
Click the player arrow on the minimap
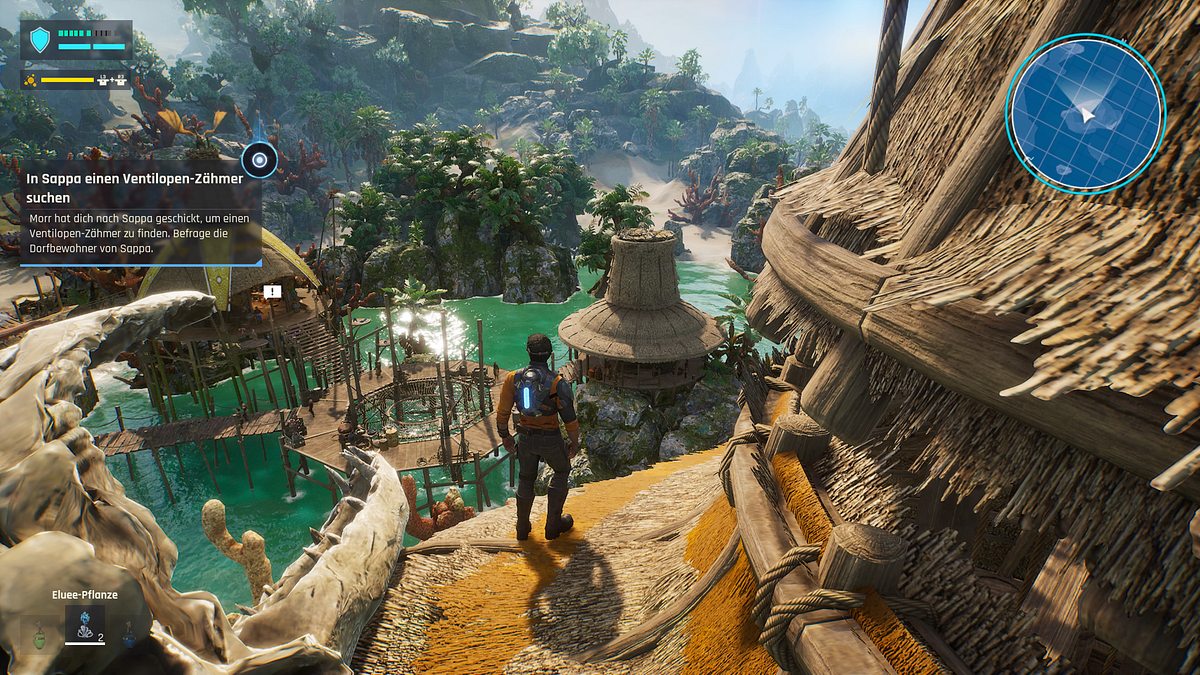pyautogui.click(x=1087, y=117)
